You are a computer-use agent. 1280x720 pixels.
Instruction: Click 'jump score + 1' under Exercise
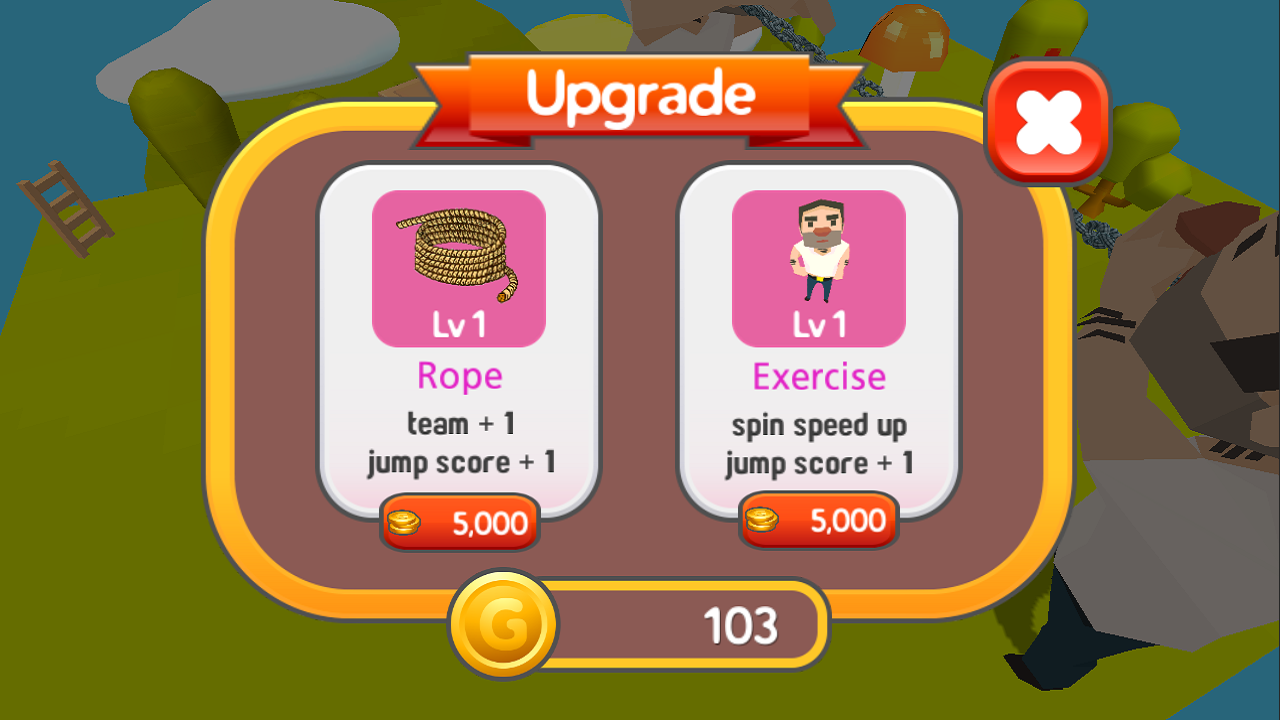[818, 462]
